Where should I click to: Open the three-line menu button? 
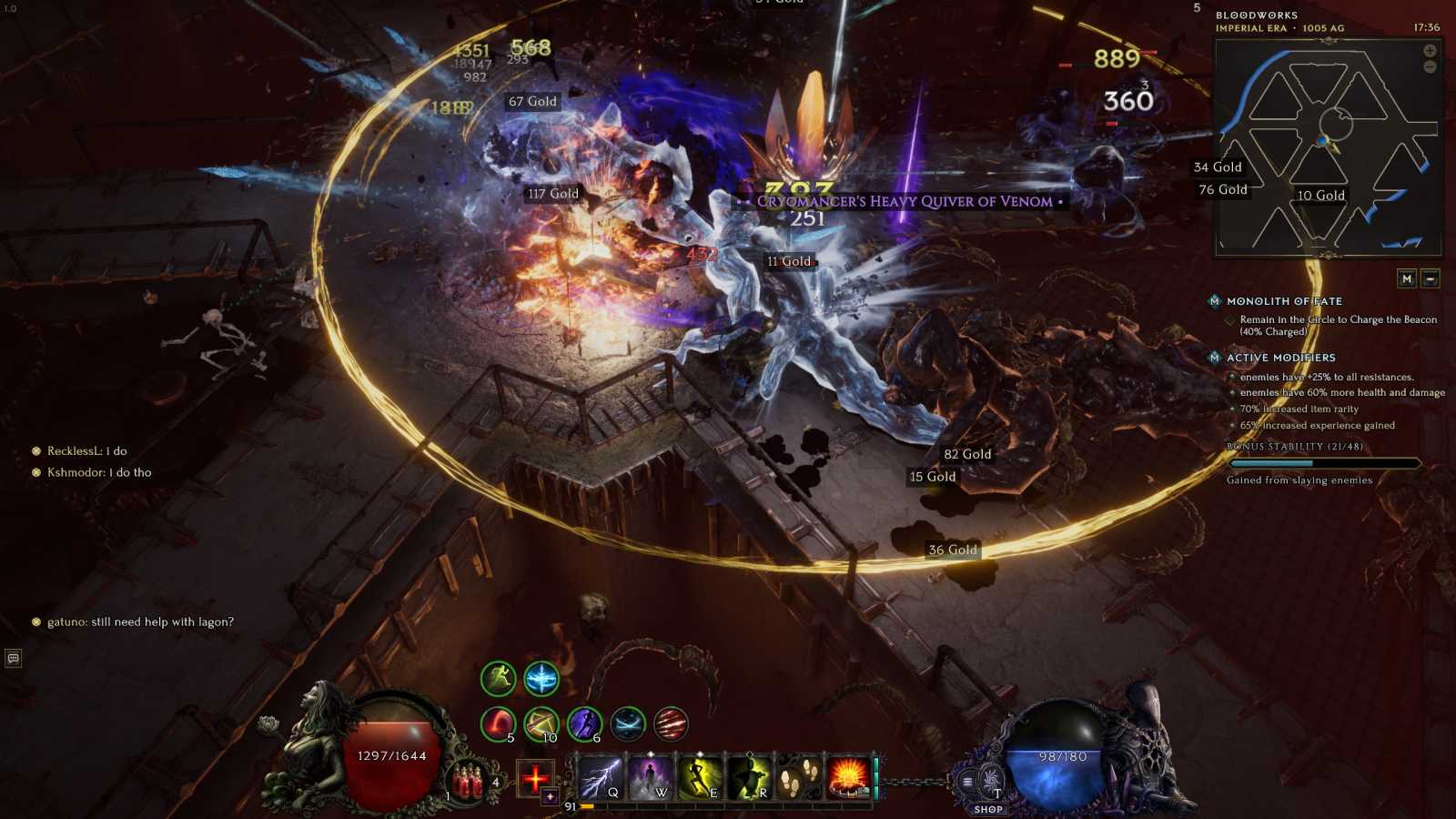(966, 781)
